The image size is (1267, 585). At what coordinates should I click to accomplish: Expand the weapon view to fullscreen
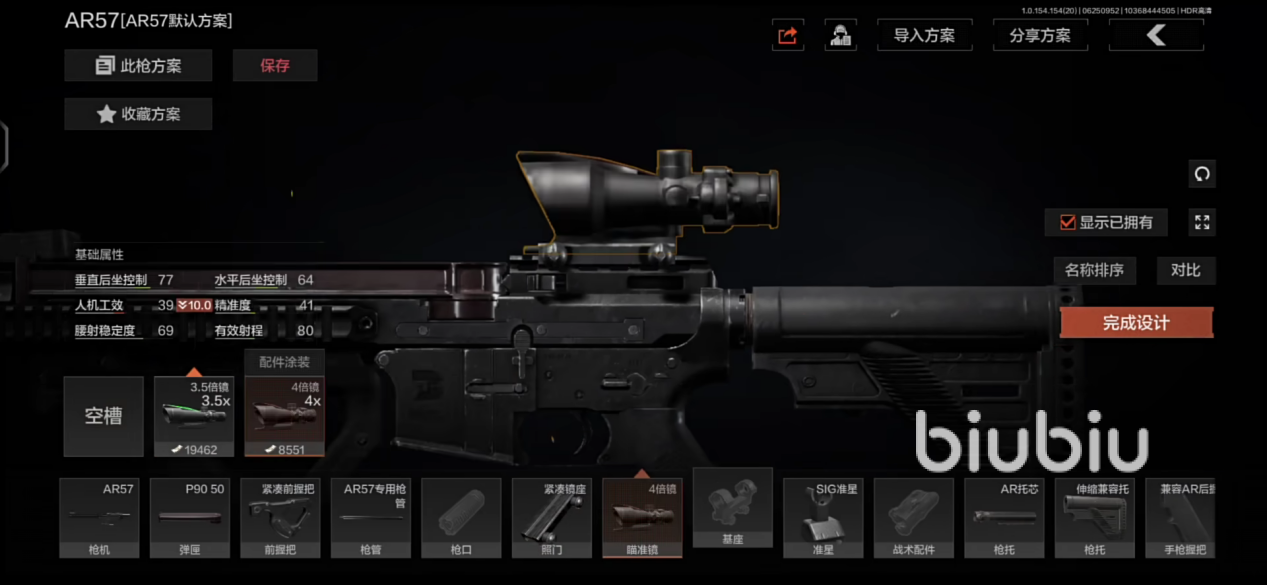(1202, 222)
